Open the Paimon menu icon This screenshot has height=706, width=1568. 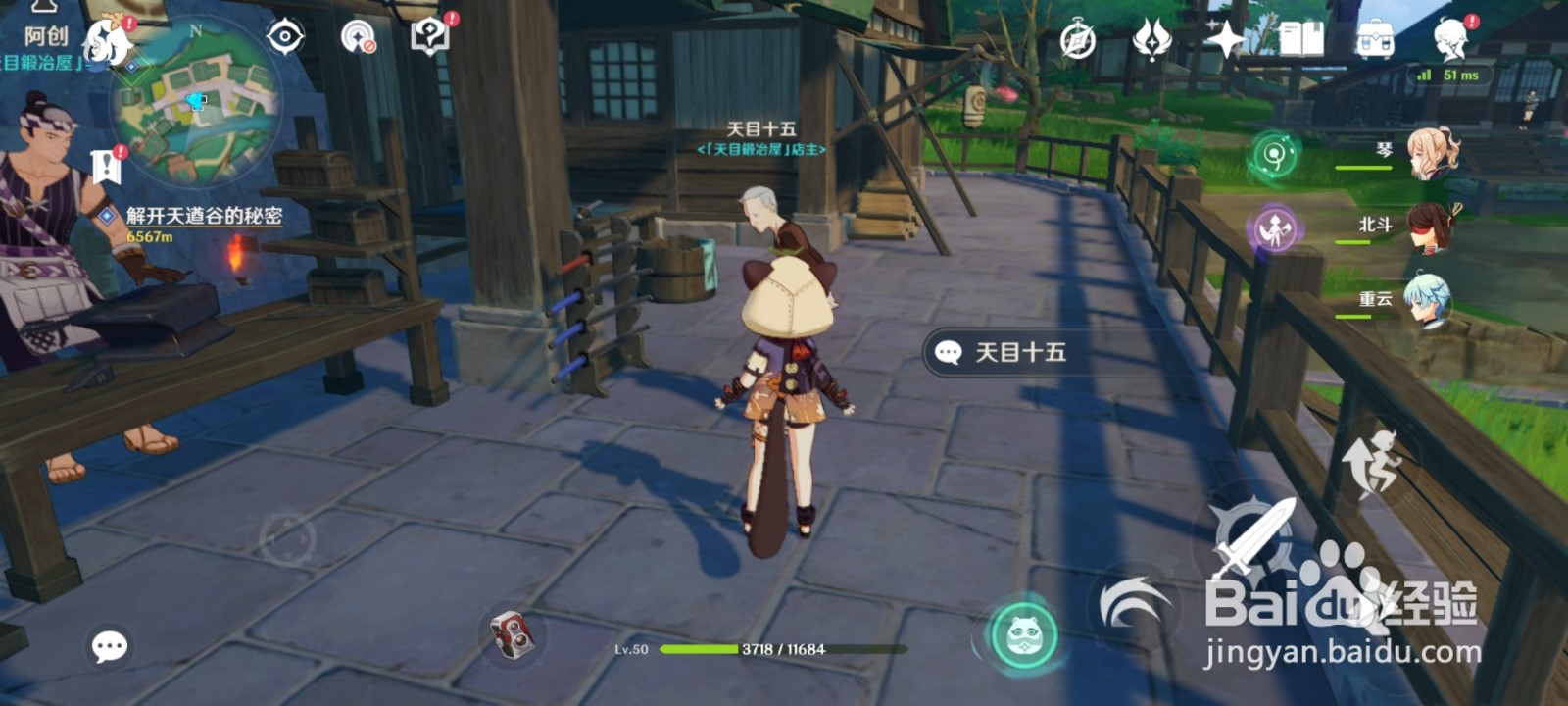point(105,41)
